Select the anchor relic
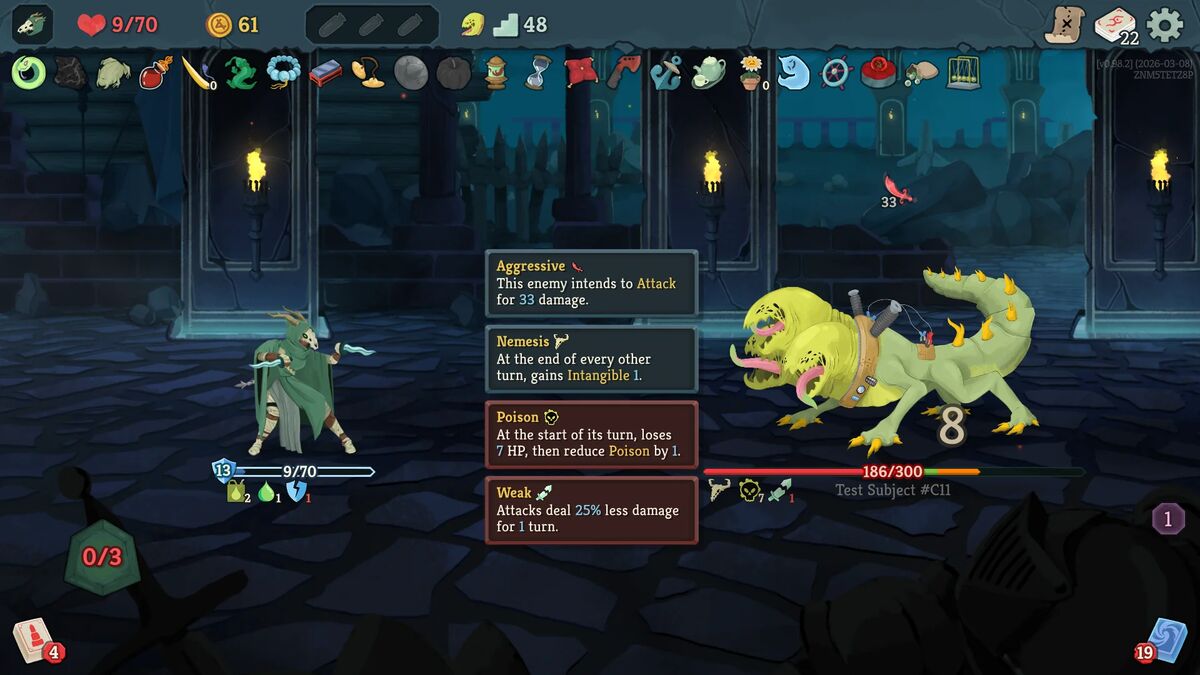 pos(665,72)
